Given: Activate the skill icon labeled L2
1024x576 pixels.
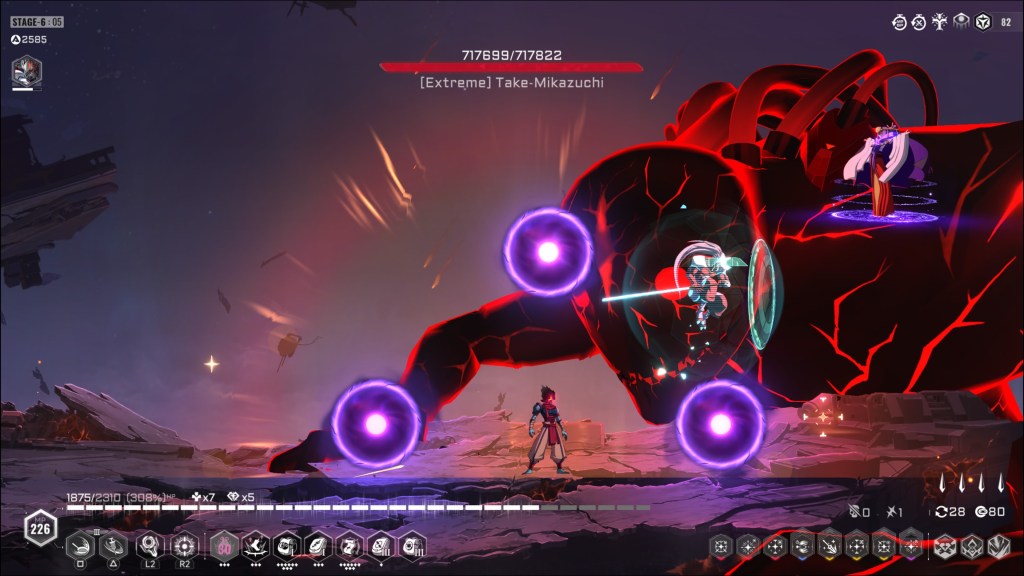Looking at the screenshot, I should pos(150,545).
